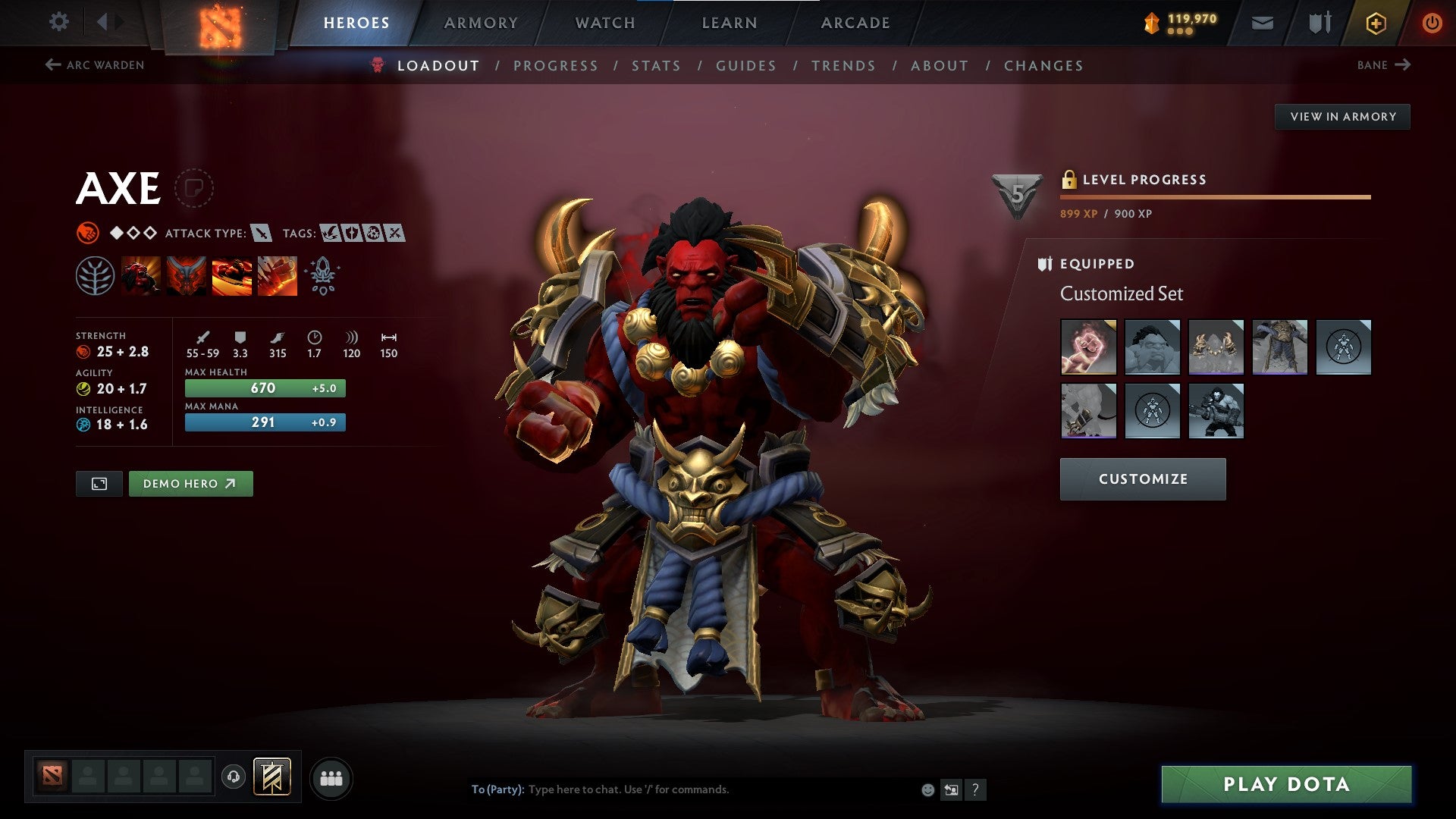The height and width of the screenshot is (819, 1456).
Task: Toggle the voice chat headset icon
Action: coord(234,777)
